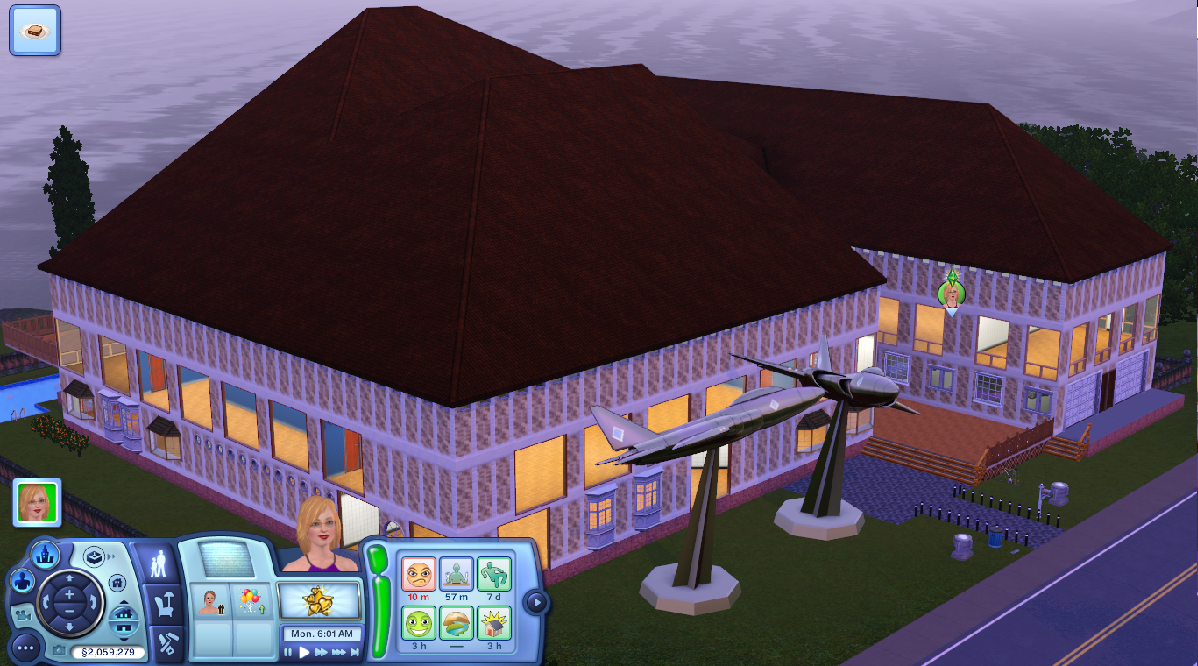
Task: Click the angry face moodlet
Action: [x=418, y=575]
